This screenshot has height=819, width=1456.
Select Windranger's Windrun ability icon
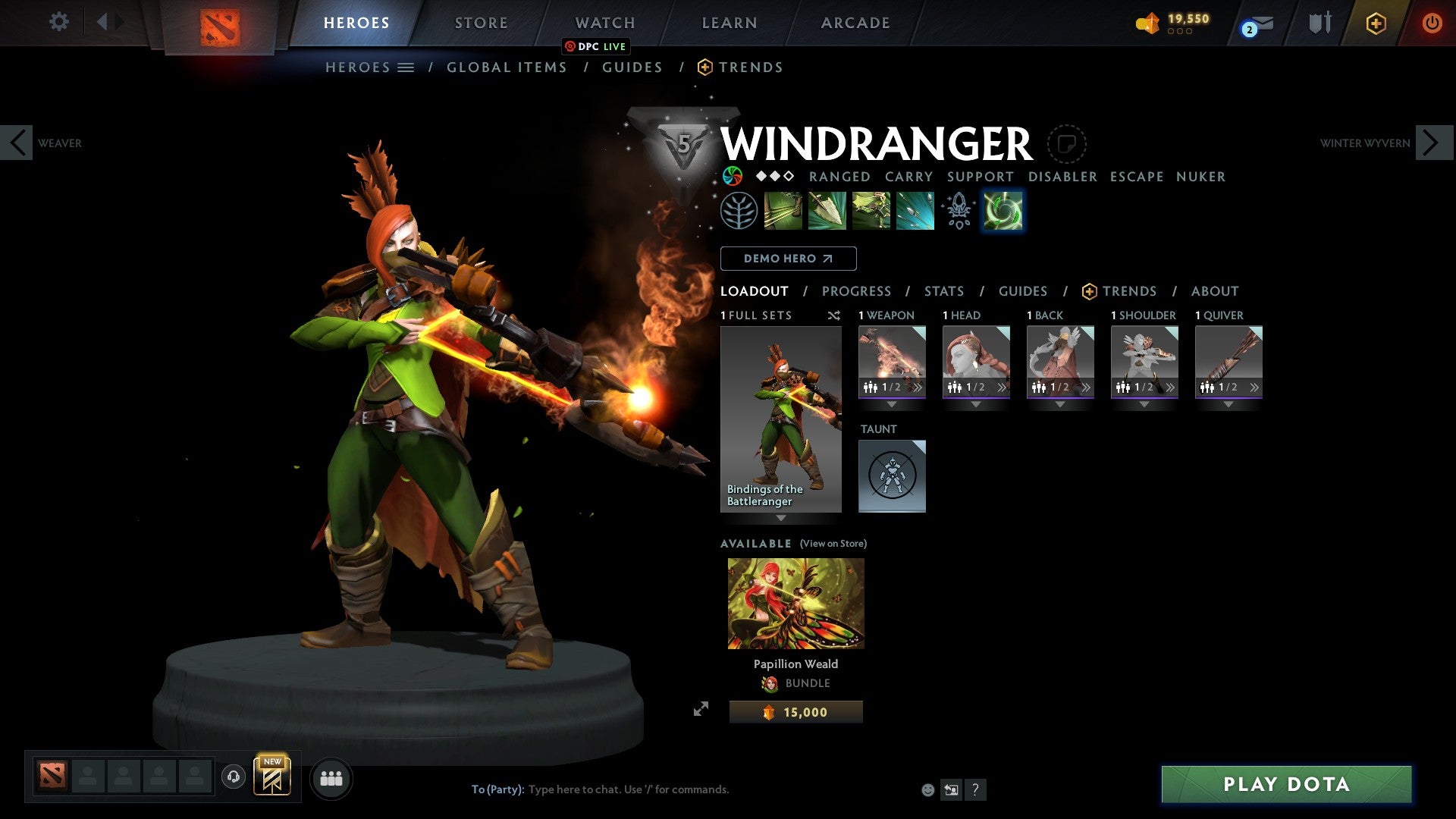point(871,211)
